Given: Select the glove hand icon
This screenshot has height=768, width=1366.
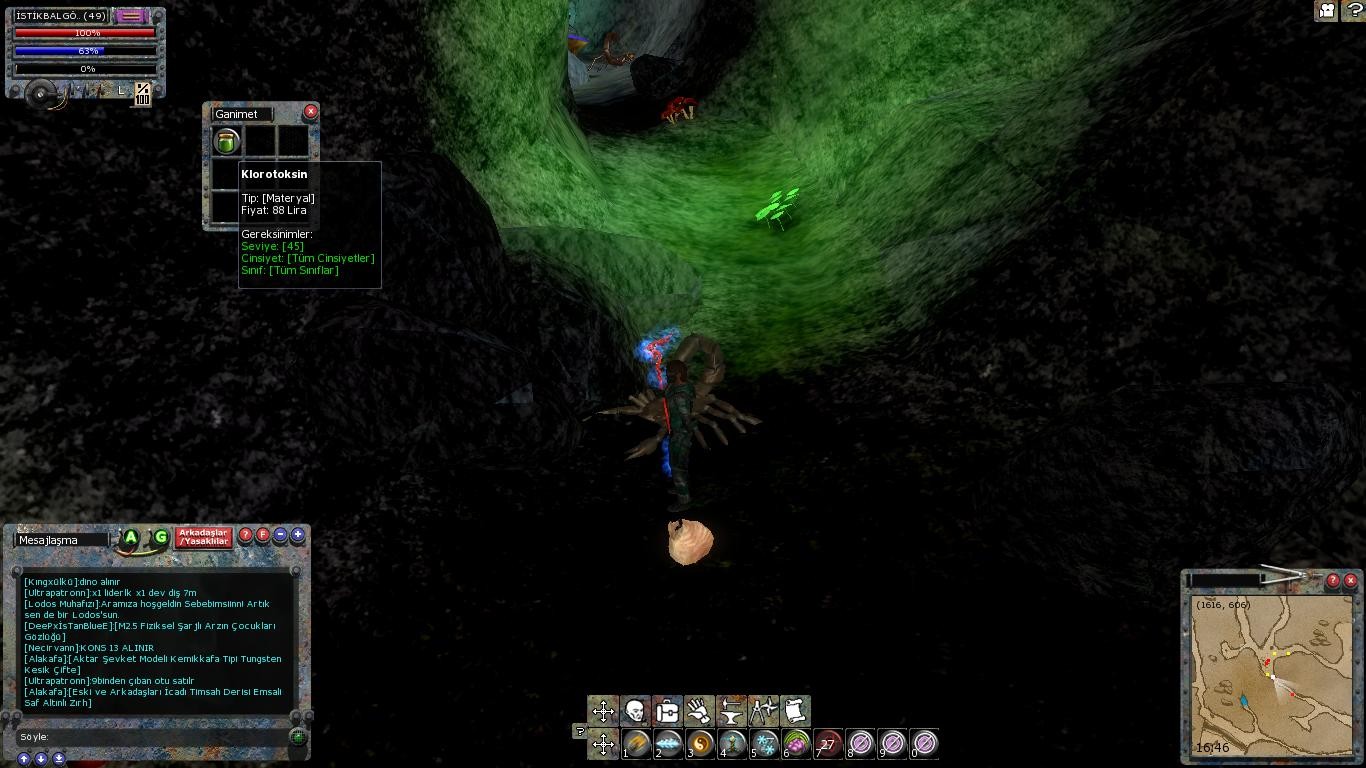Looking at the screenshot, I should (x=699, y=711).
